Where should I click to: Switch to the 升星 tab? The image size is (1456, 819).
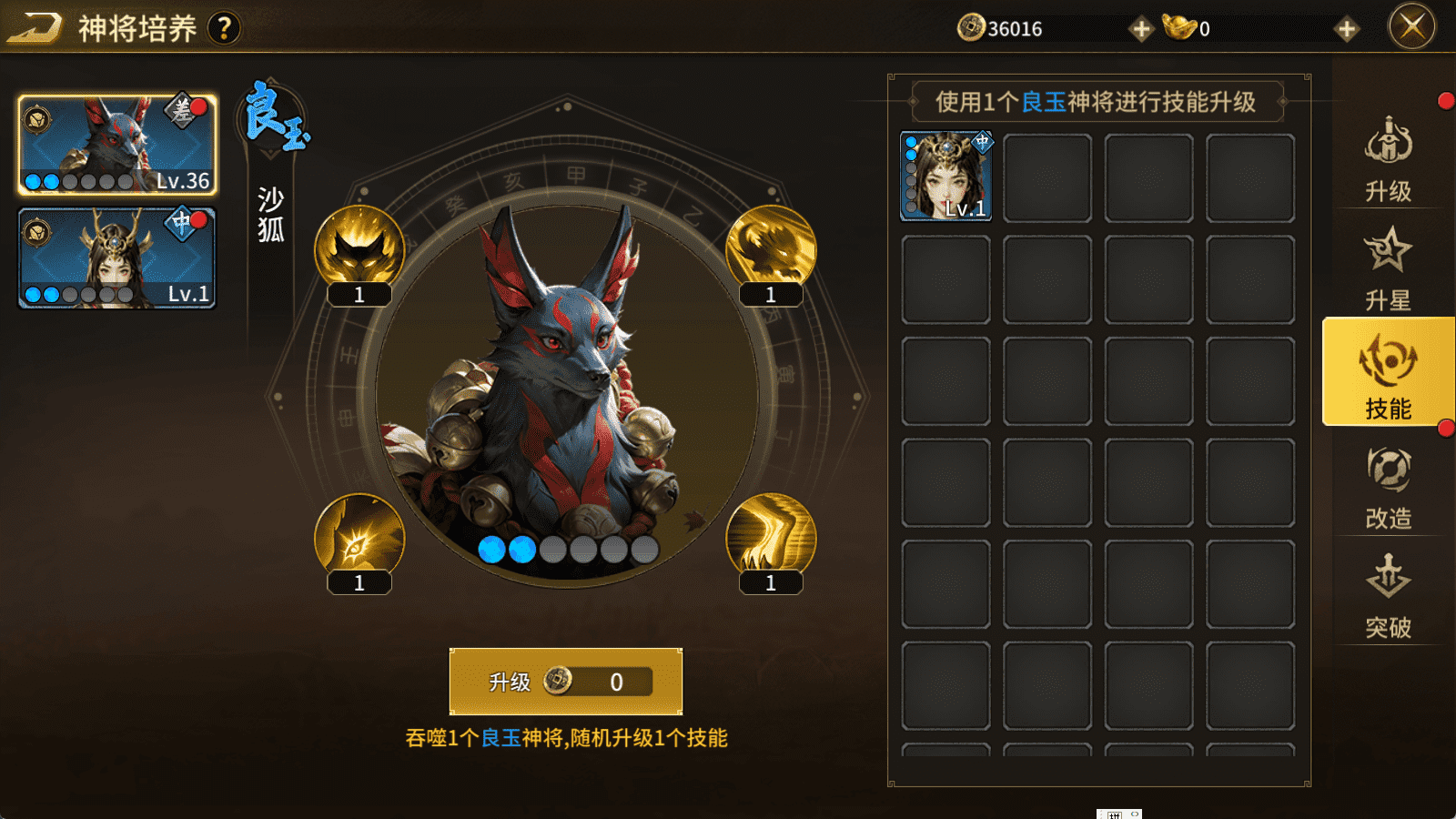(1388, 268)
